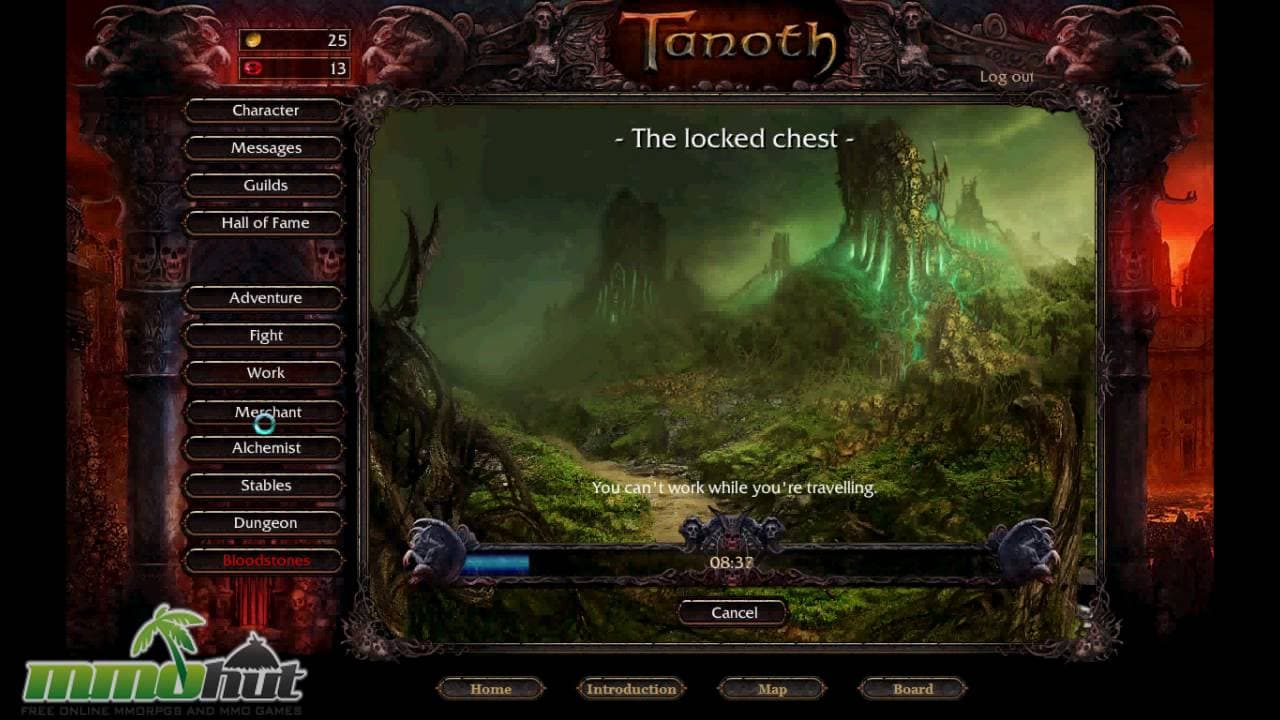Select the demon skull emblem on the travel bar
Viewport: 1280px width, 720px height.
[730, 527]
